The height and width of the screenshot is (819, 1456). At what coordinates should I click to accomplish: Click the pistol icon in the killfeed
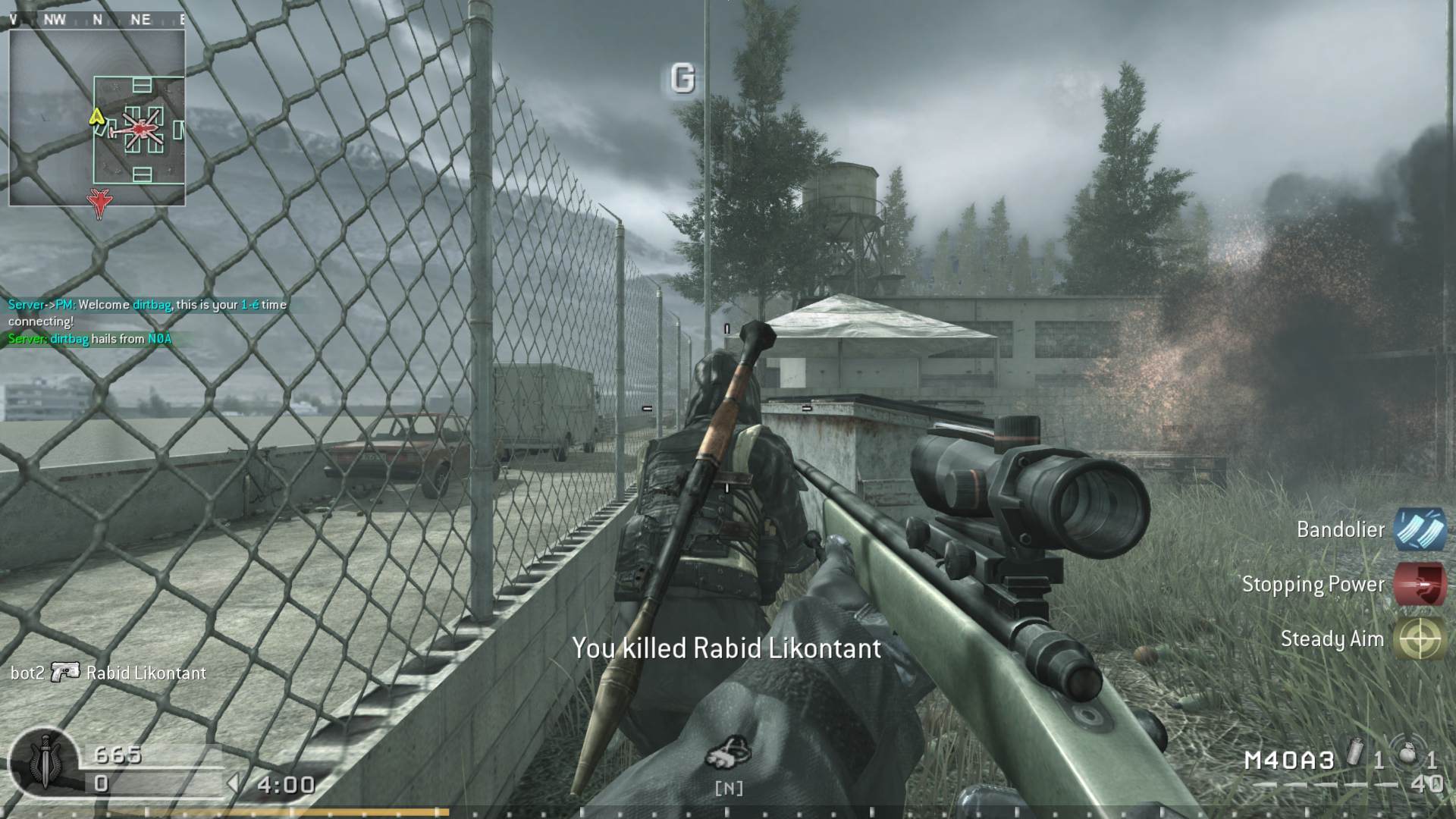[67, 673]
